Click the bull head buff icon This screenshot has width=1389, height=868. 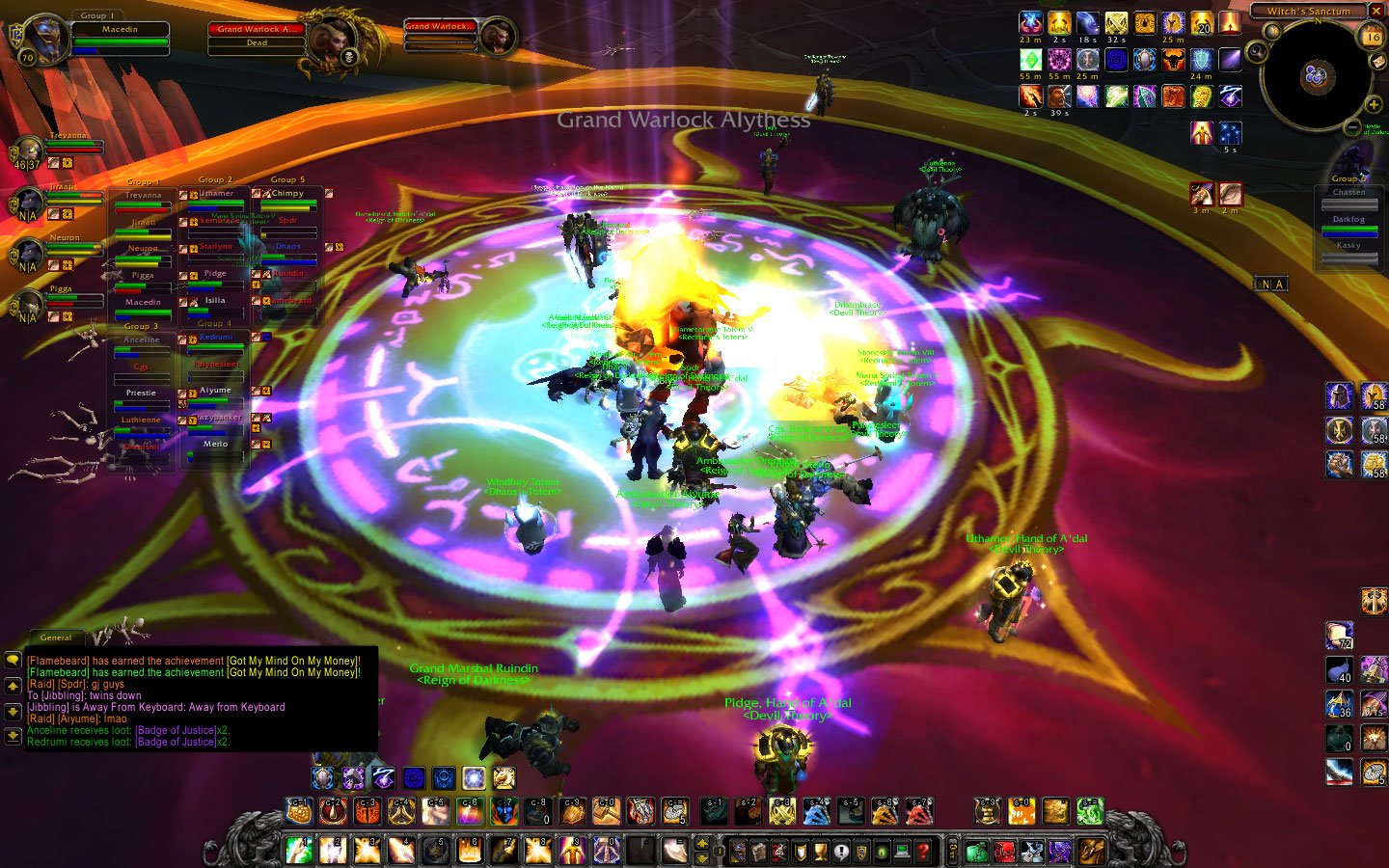click(x=1173, y=60)
